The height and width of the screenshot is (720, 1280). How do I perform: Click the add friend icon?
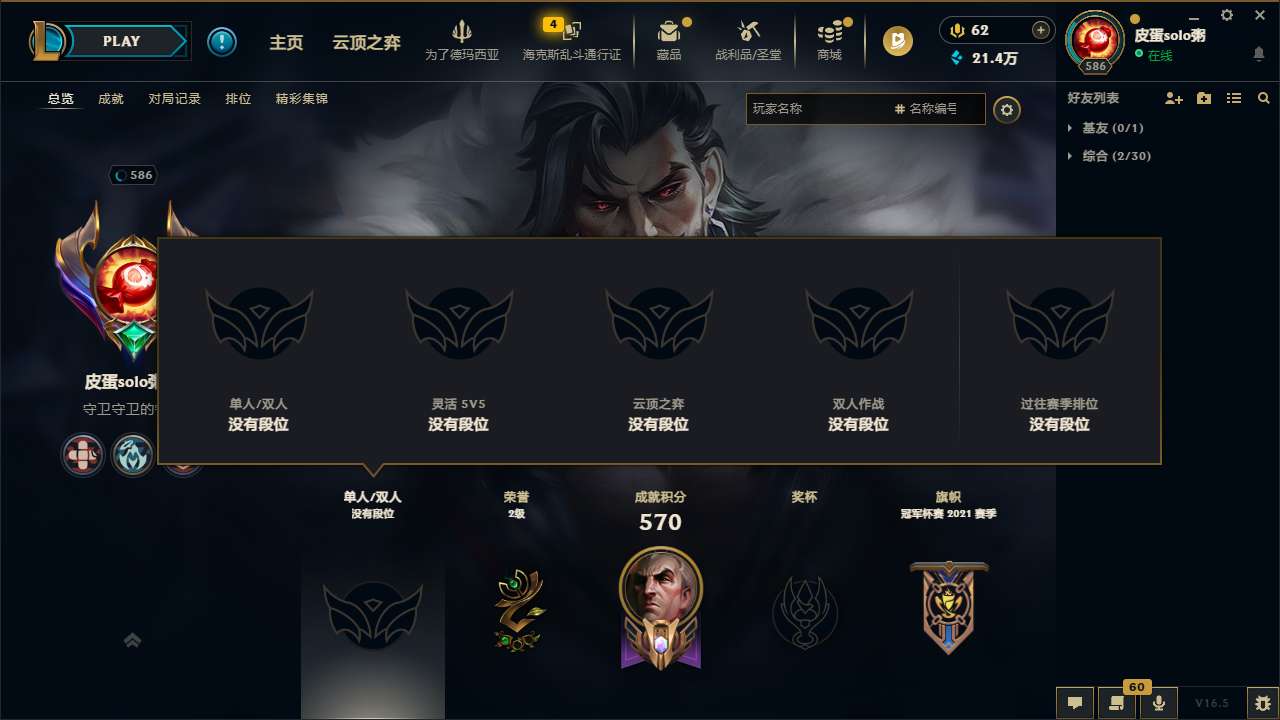point(1172,98)
